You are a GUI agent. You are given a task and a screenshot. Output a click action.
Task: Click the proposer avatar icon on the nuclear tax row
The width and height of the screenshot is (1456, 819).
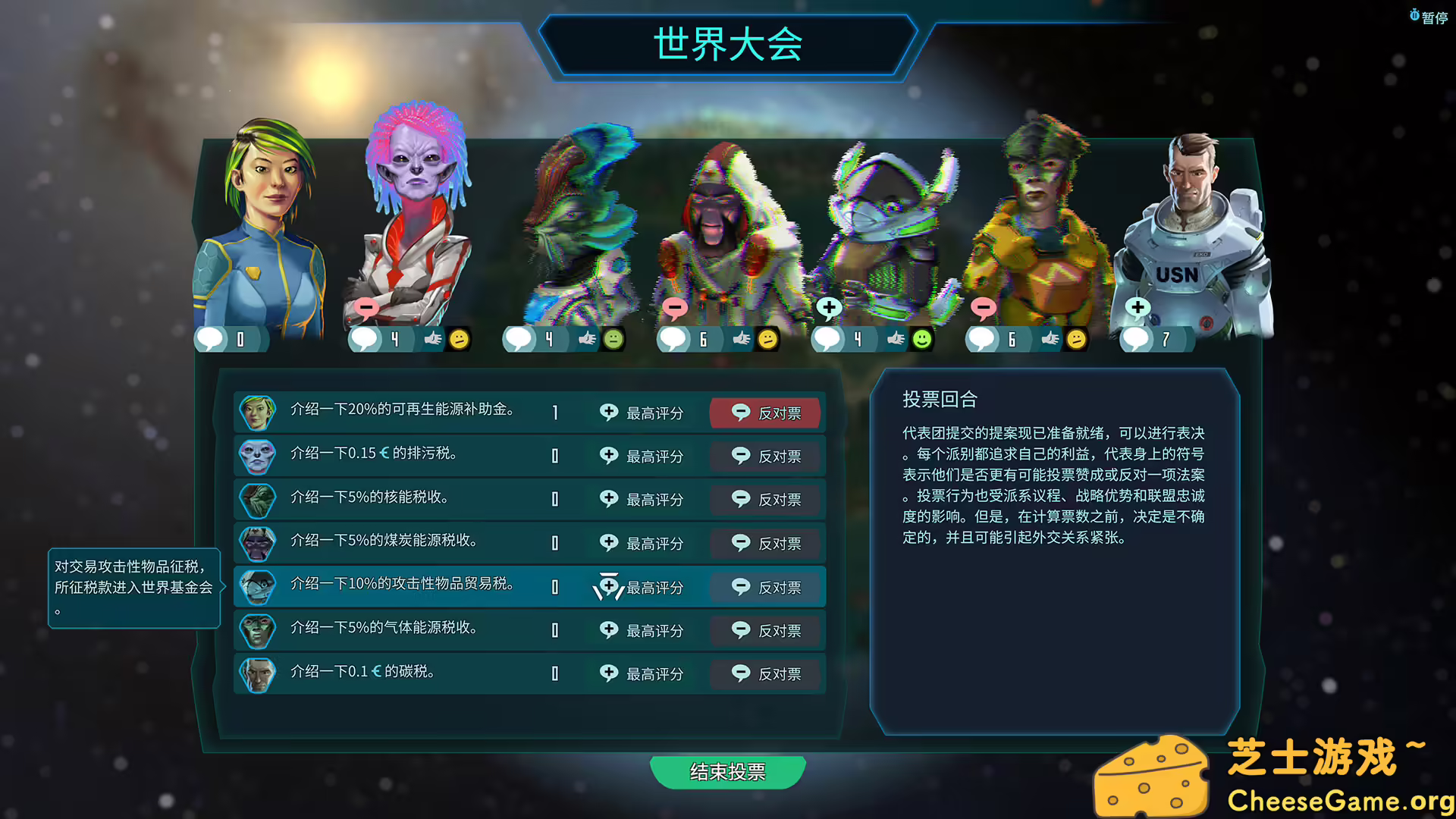click(257, 499)
